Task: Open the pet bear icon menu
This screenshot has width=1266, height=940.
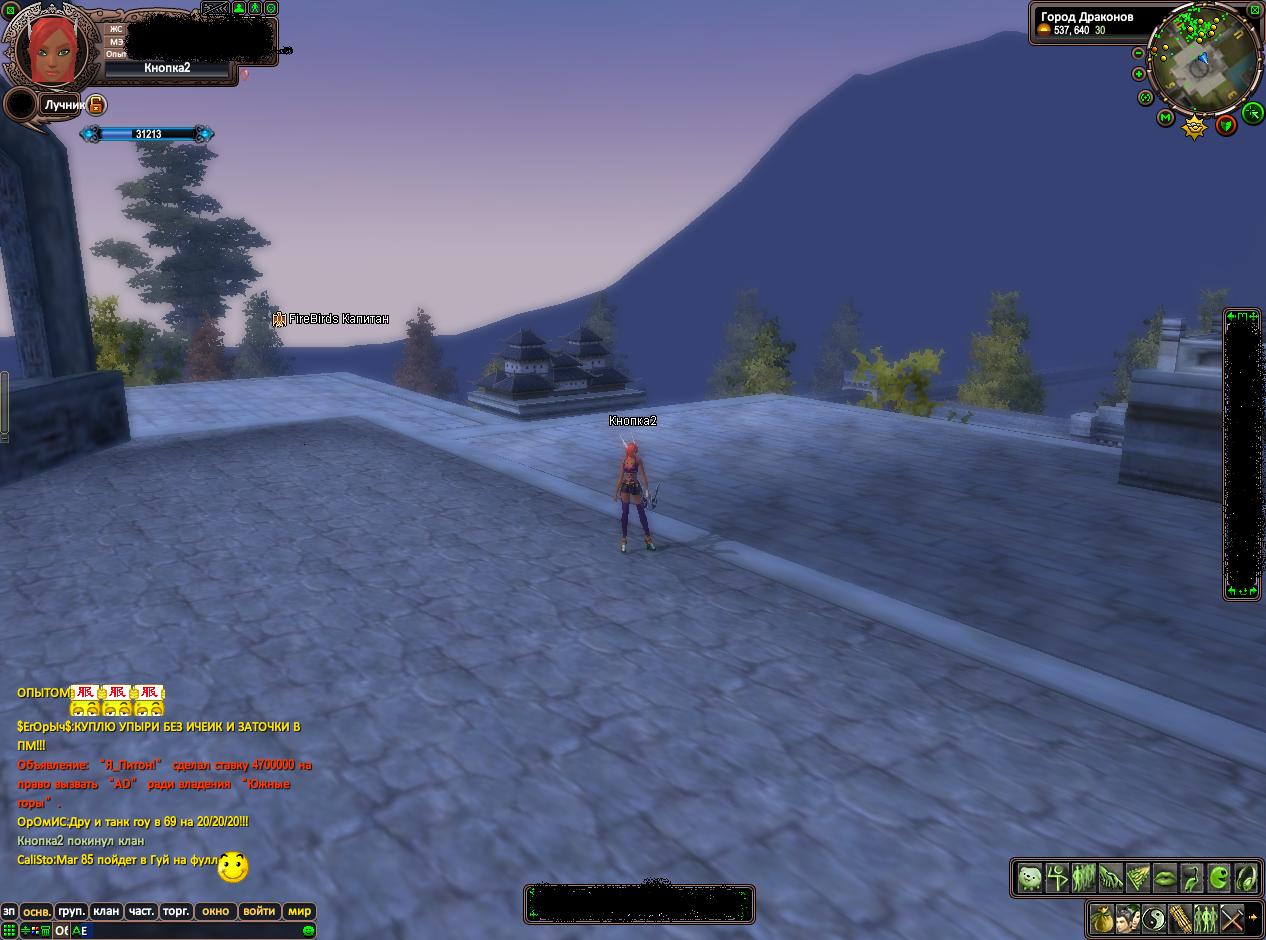Action: pyautogui.click(x=1030, y=878)
